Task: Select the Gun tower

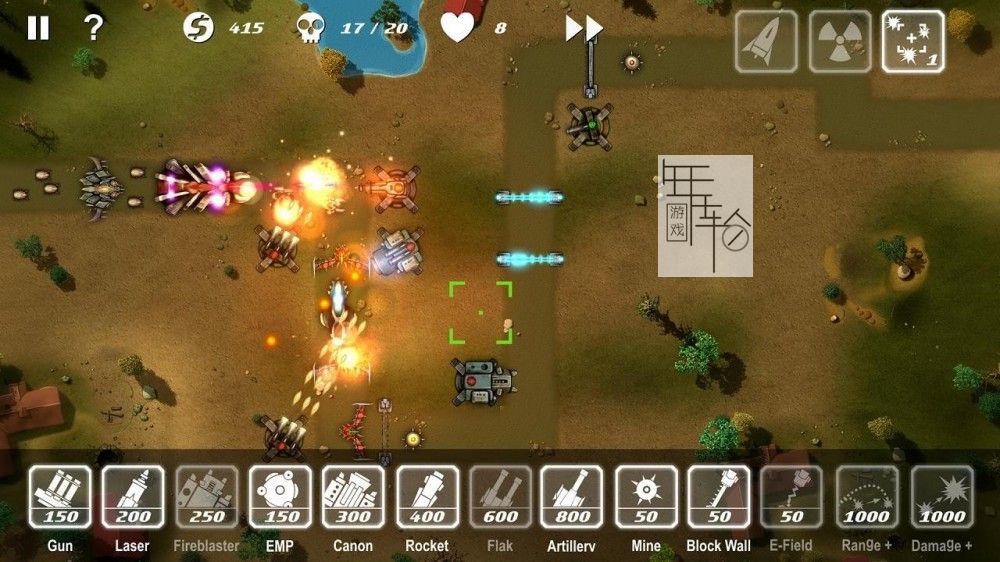Action: 60,497
